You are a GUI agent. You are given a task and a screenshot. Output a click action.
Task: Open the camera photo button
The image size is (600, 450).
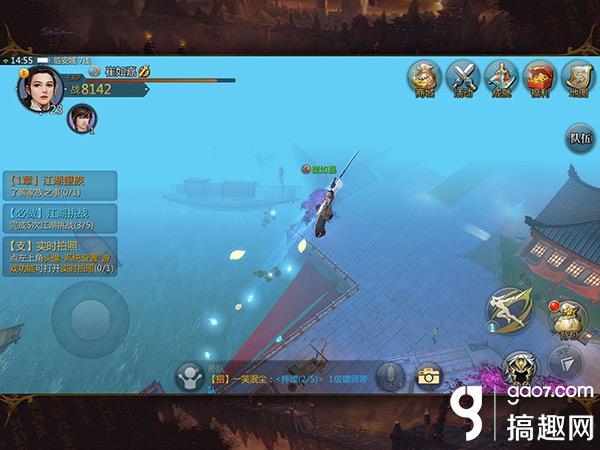[430, 376]
